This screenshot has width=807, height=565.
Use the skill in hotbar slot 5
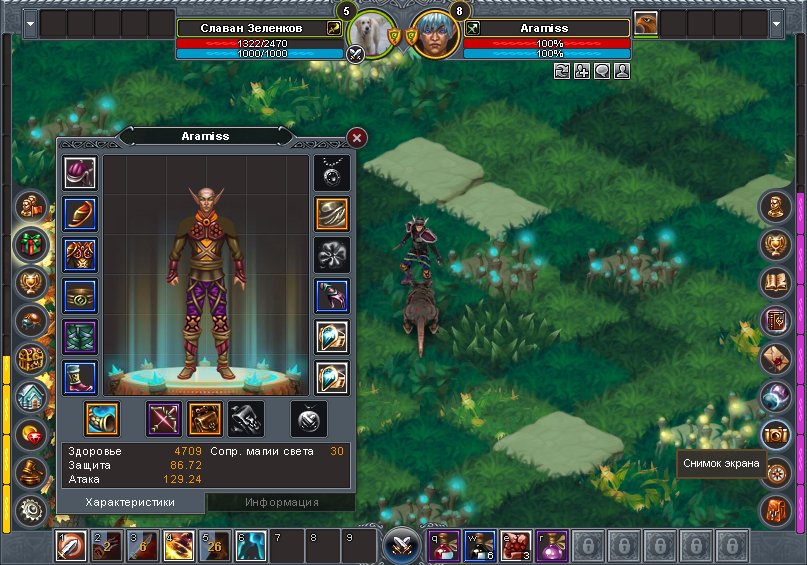215,546
